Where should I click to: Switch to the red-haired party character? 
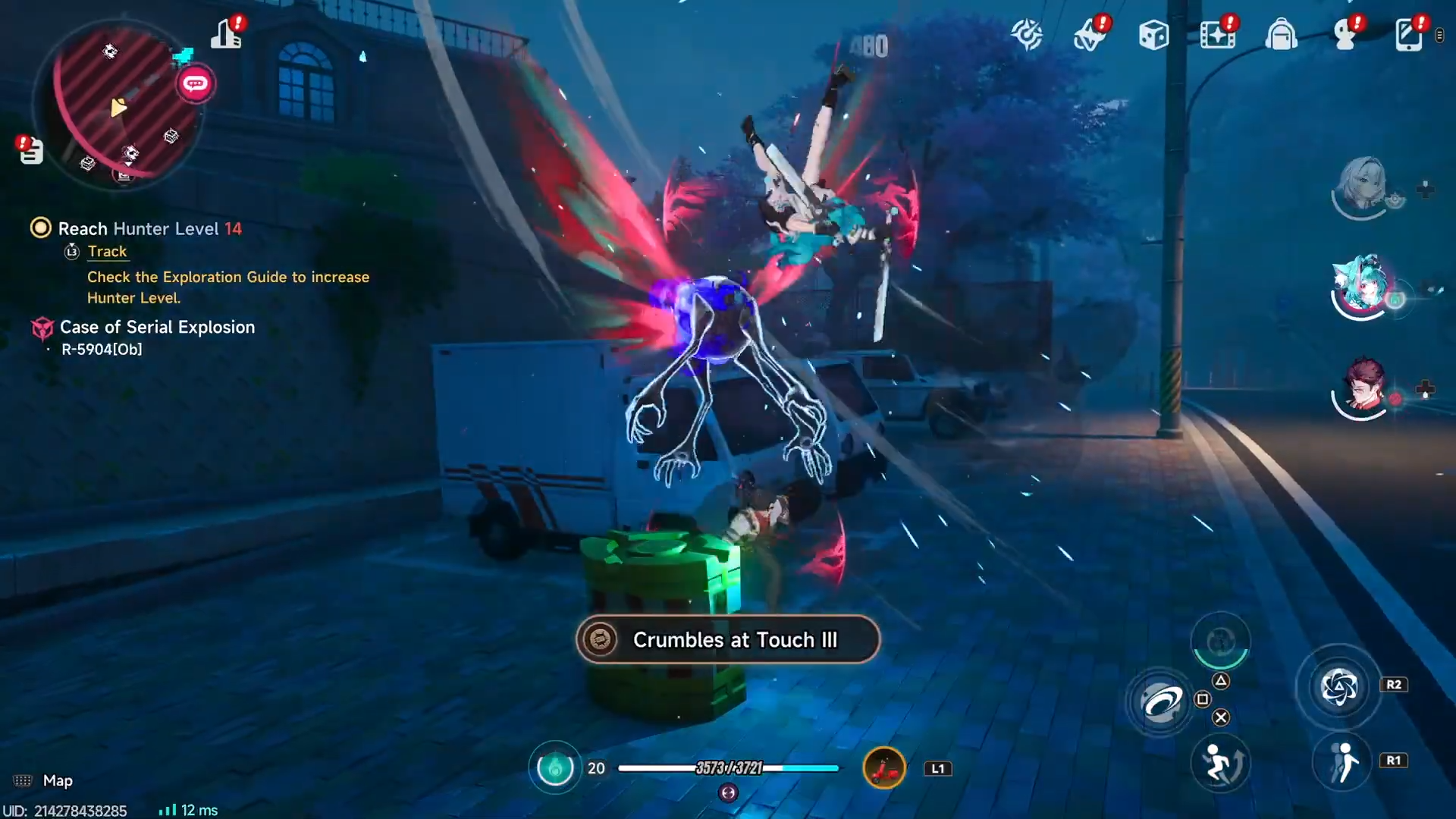click(1362, 388)
